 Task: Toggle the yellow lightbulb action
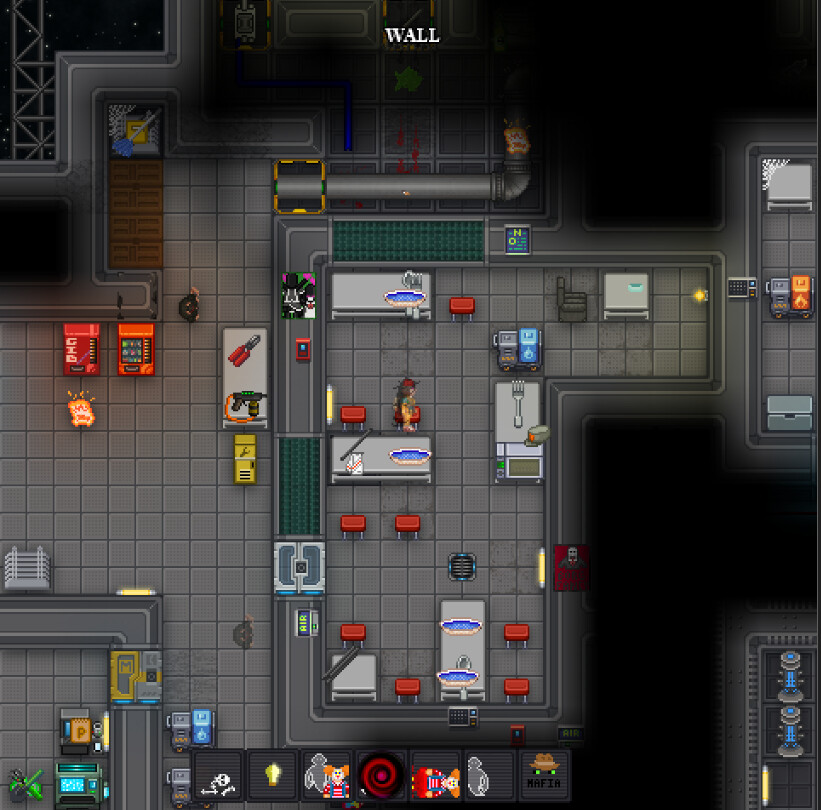273,776
